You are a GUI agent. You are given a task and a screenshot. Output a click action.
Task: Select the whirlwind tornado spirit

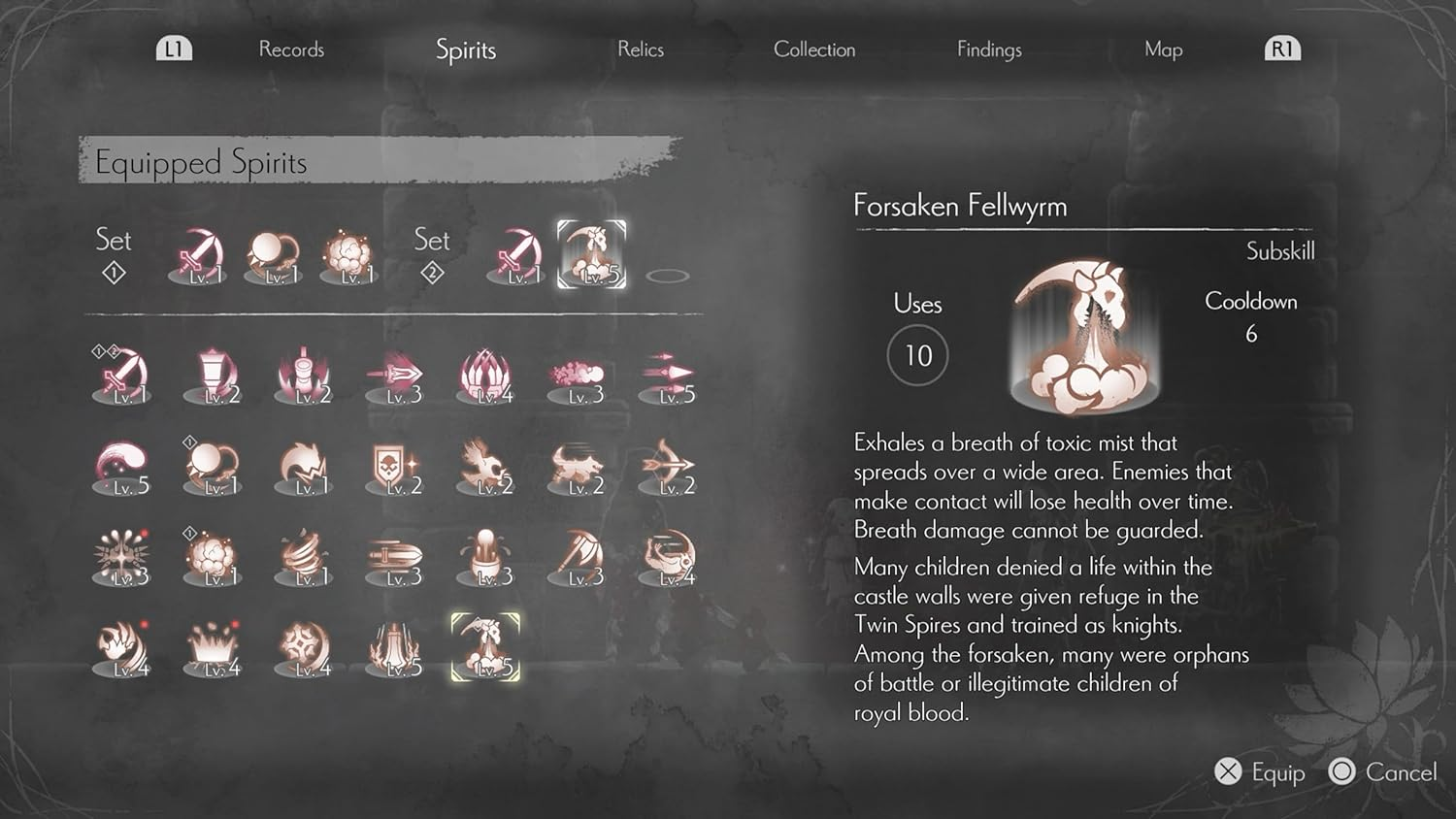[305, 558]
